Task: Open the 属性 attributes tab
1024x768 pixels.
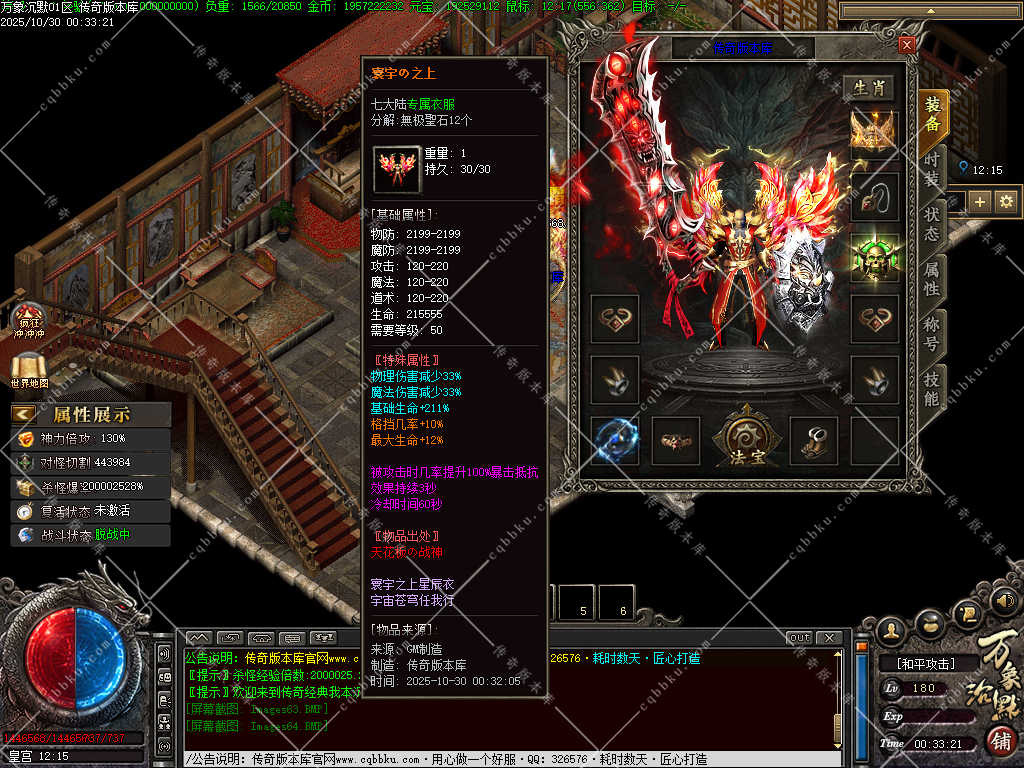Action: click(932, 281)
